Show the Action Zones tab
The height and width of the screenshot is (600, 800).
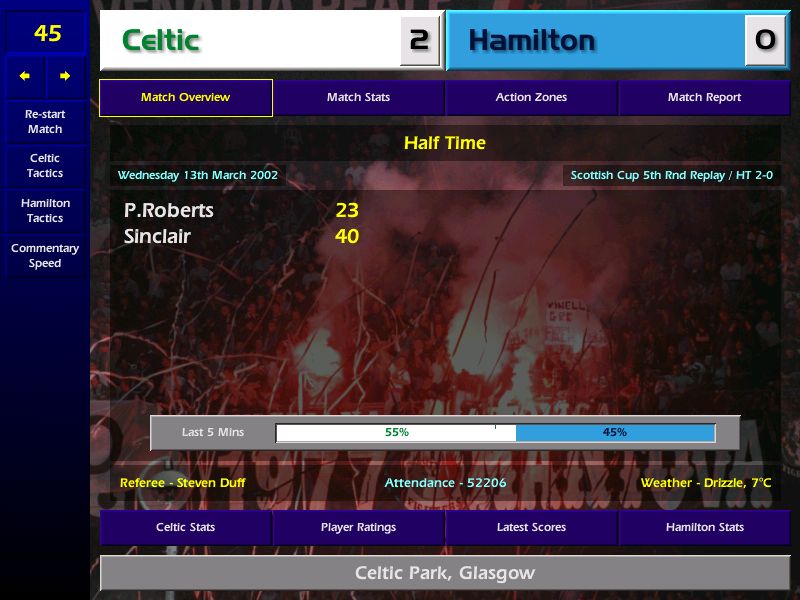pyautogui.click(x=531, y=98)
